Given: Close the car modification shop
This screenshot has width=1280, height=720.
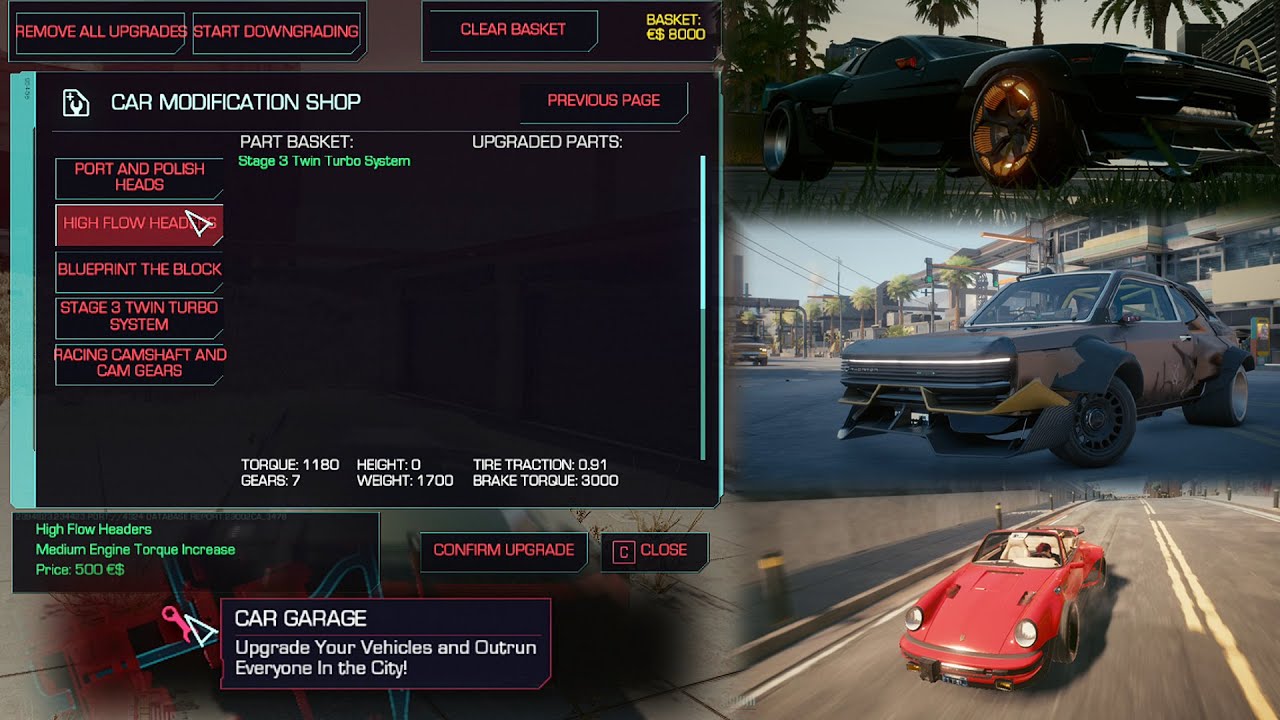Looking at the screenshot, I should pos(661,551).
